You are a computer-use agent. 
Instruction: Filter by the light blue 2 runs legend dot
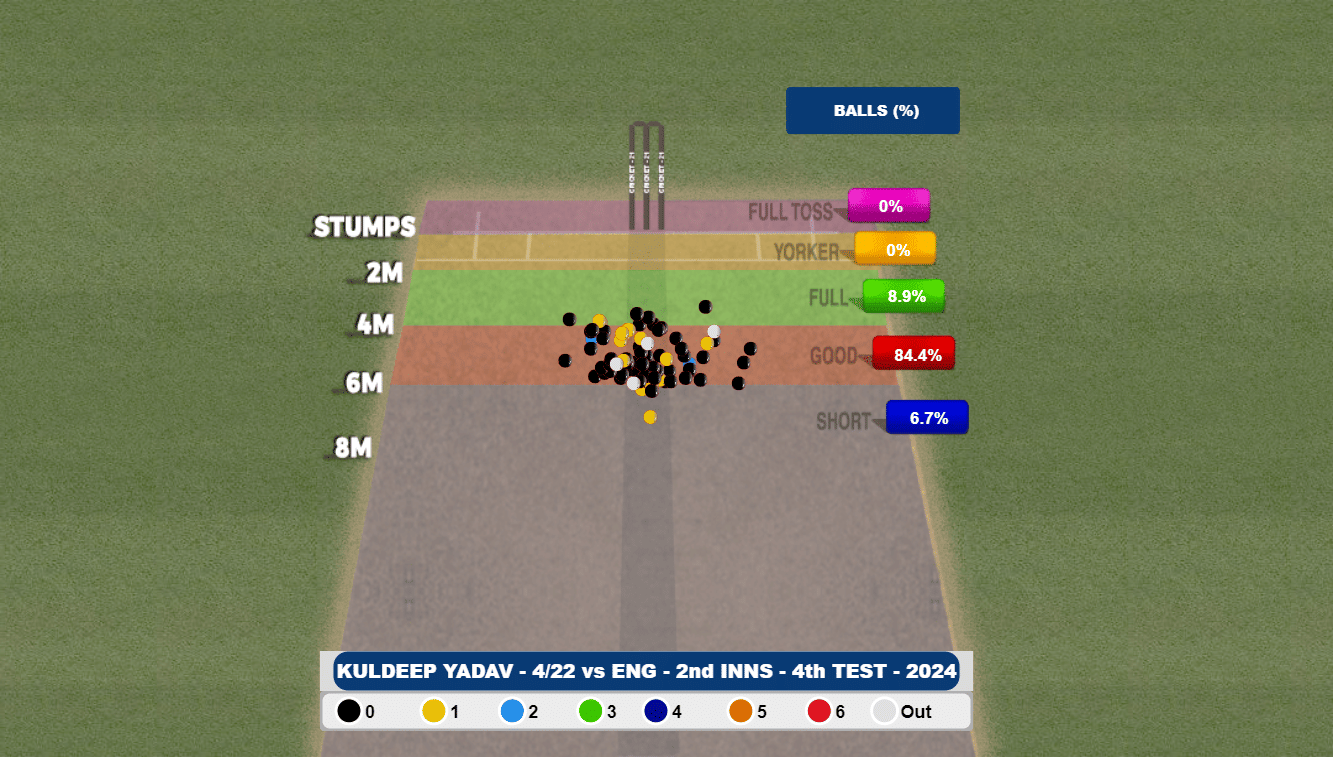pyautogui.click(x=512, y=711)
